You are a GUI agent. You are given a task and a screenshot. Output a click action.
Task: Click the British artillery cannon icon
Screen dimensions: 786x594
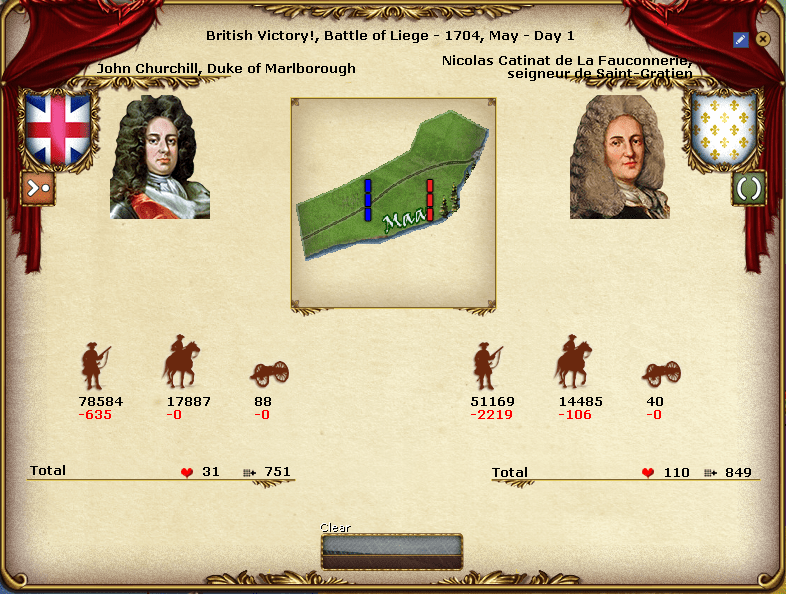pyautogui.click(x=268, y=372)
